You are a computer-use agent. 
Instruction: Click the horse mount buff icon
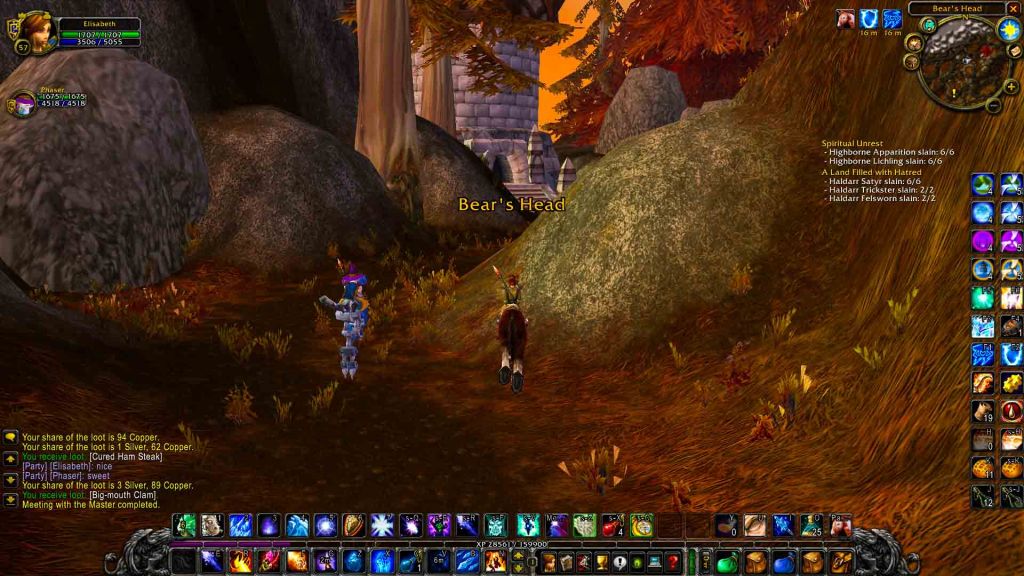[x=845, y=18]
